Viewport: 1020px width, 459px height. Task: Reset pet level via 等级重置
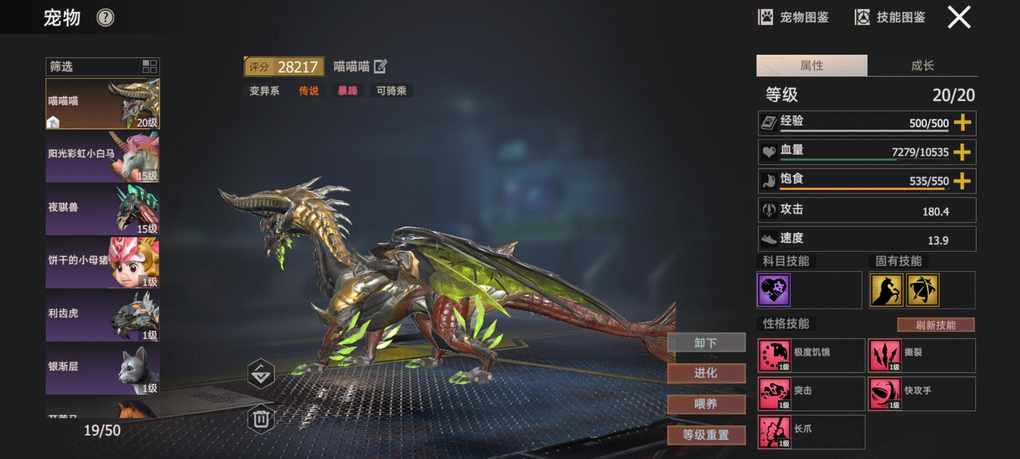[x=706, y=435]
